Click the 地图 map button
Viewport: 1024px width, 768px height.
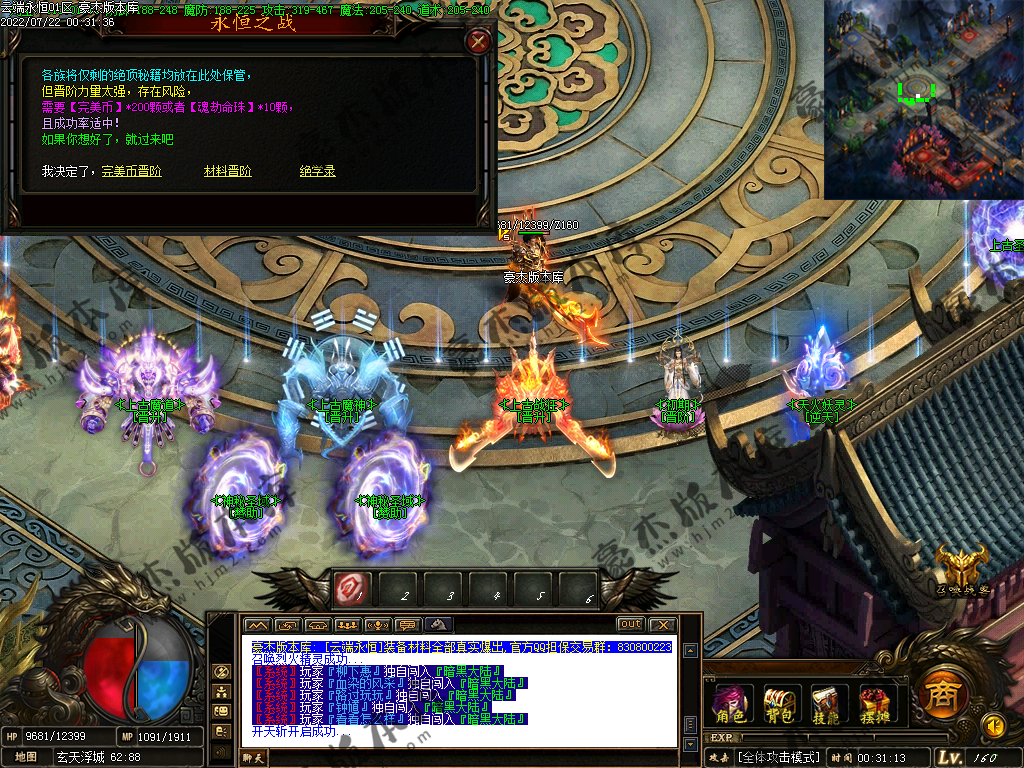[x=26, y=757]
